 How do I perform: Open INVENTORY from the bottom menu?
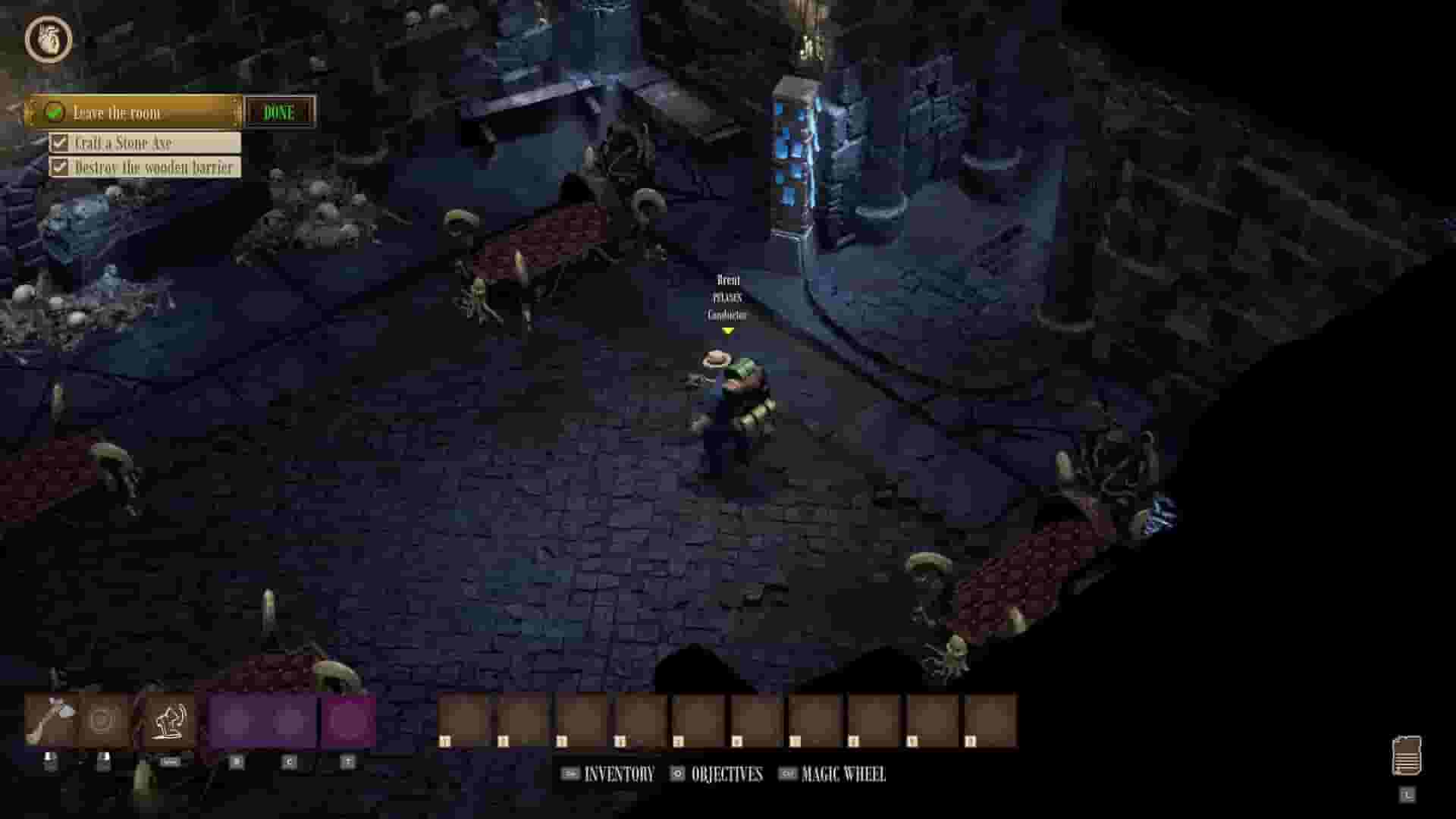point(617,775)
